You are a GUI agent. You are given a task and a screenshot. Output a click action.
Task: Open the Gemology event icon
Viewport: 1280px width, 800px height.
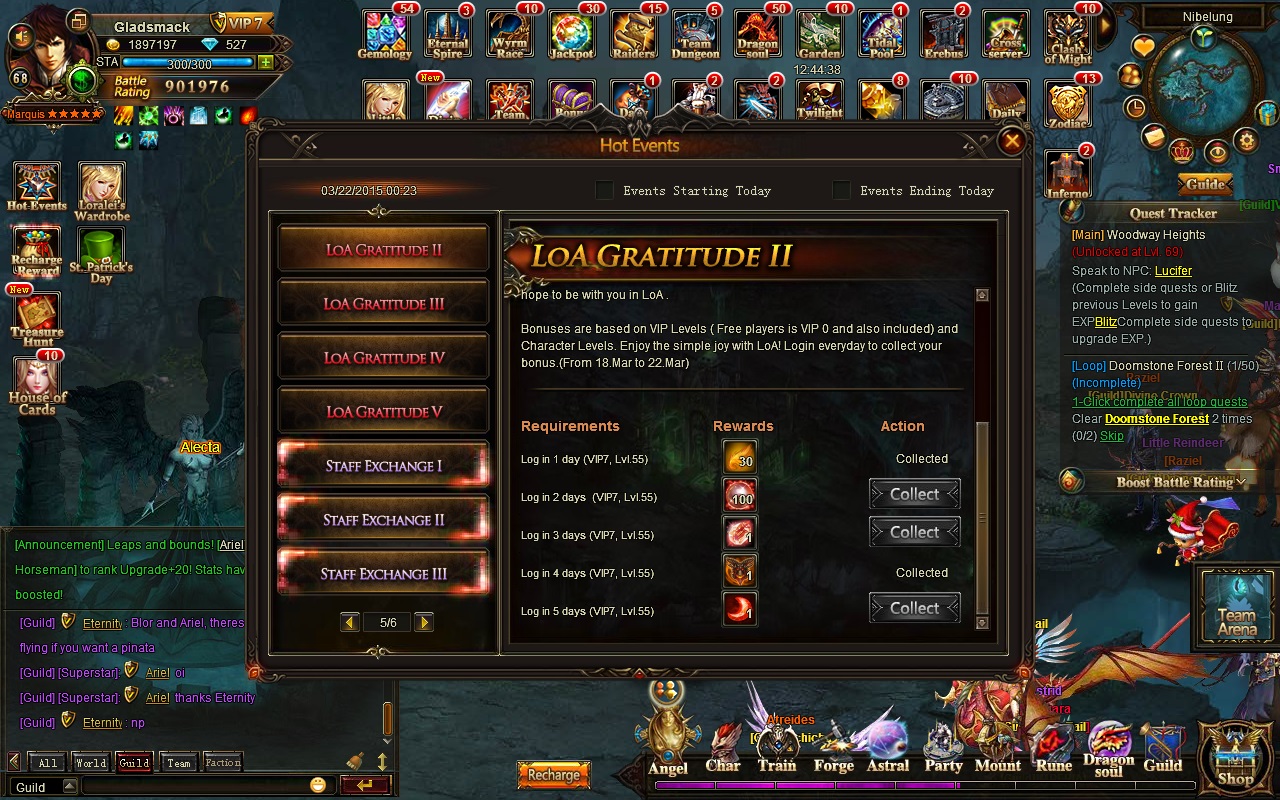point(384,35)
